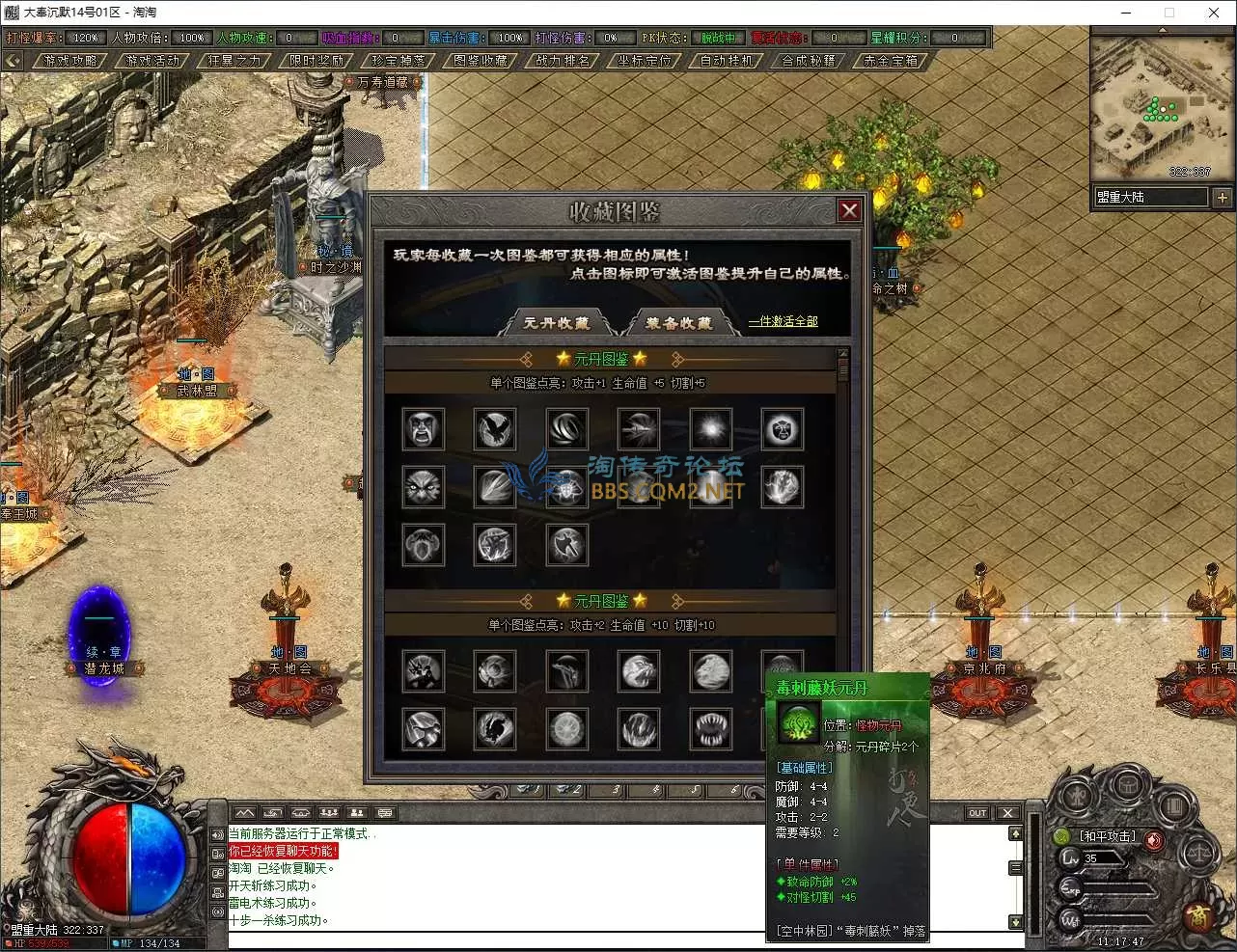Open the 战力排名 power ranking menu

click(x=563, y=60)
